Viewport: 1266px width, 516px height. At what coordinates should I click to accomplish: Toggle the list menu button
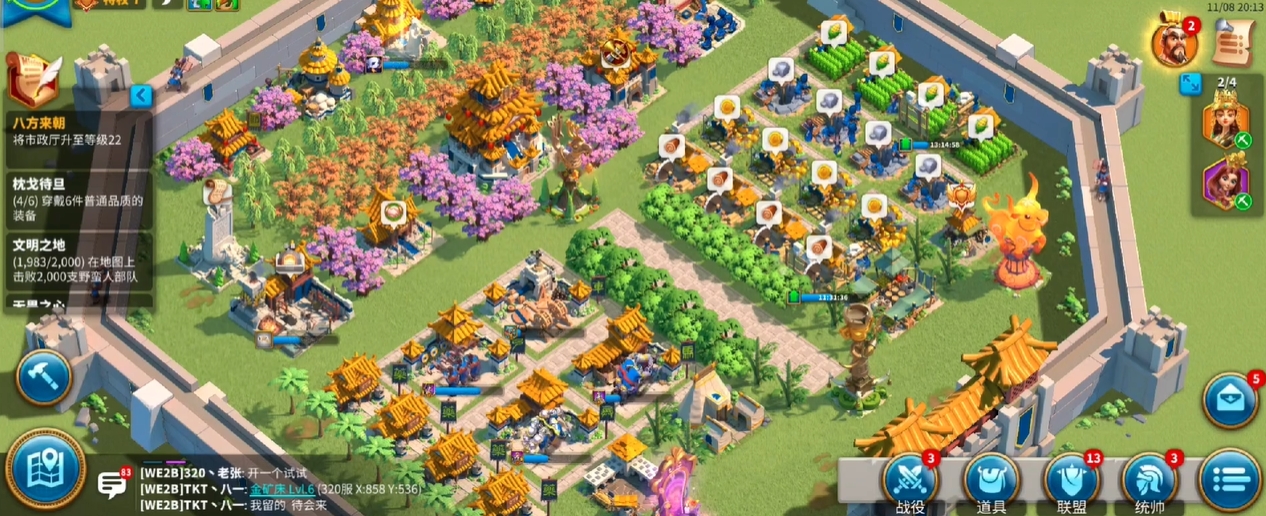pyautogui.click(x=1228, y=480)
